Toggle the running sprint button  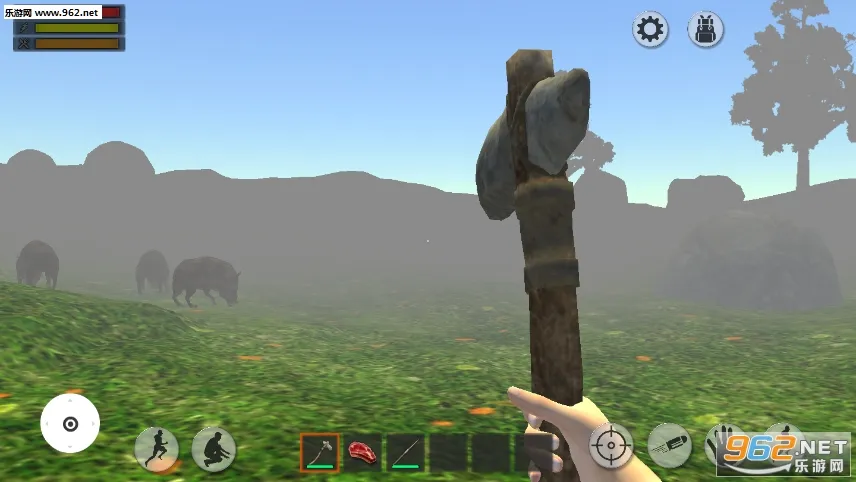(156, 449)
